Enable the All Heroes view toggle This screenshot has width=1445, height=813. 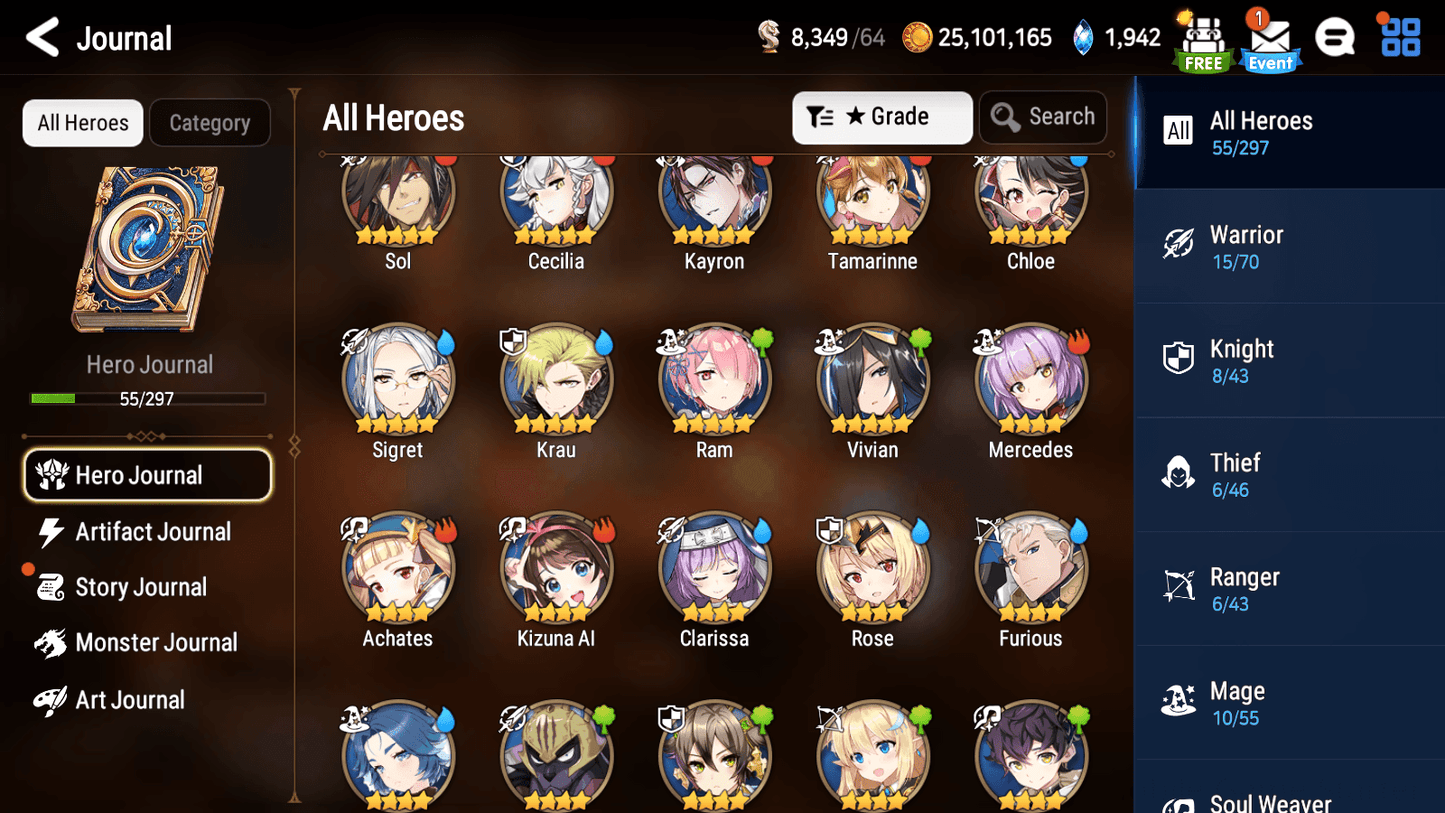tap(82, 122)
